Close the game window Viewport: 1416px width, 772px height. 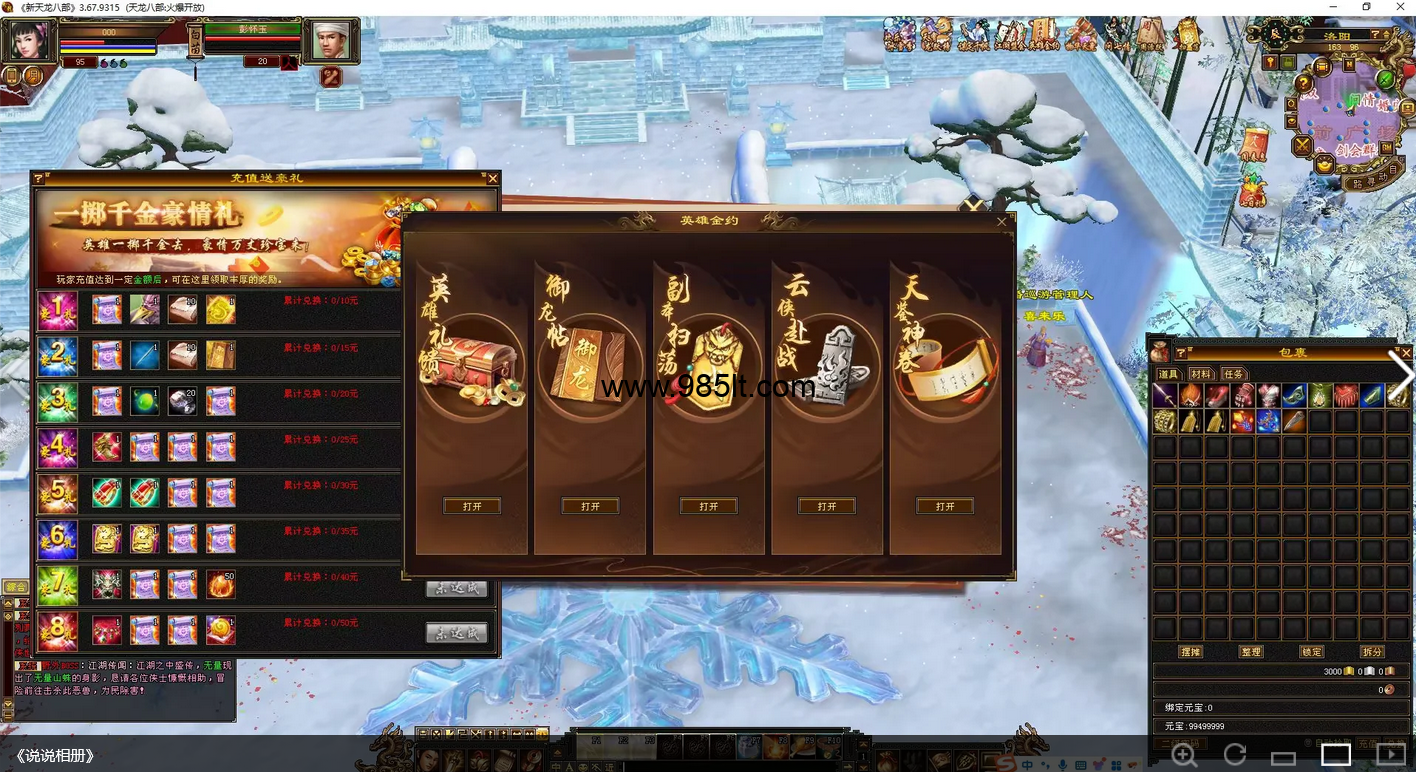[1400, 8]
